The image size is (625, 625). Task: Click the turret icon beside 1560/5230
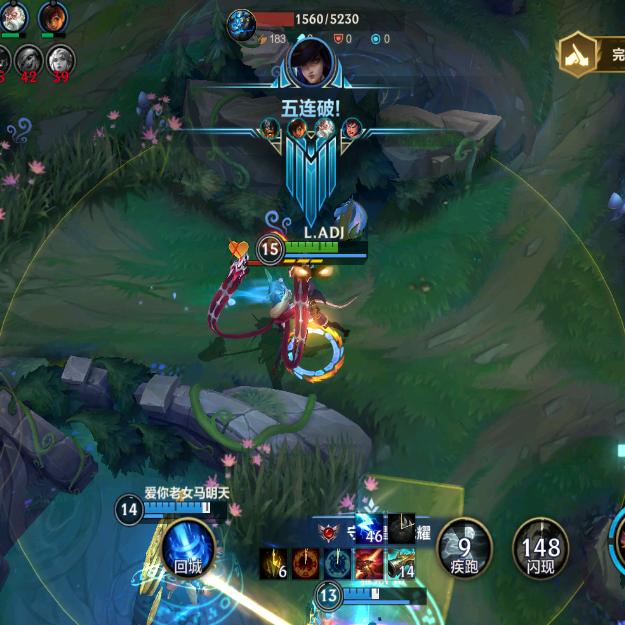point(241,25)
